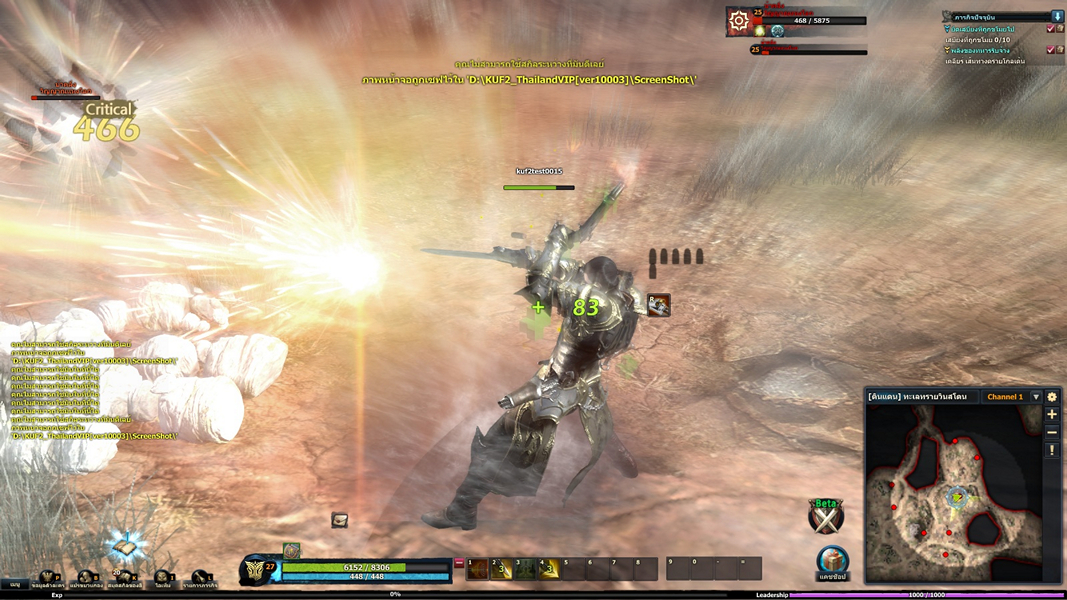
Task: Open the main menu button at bottom left
Action: tap(15, 583)
